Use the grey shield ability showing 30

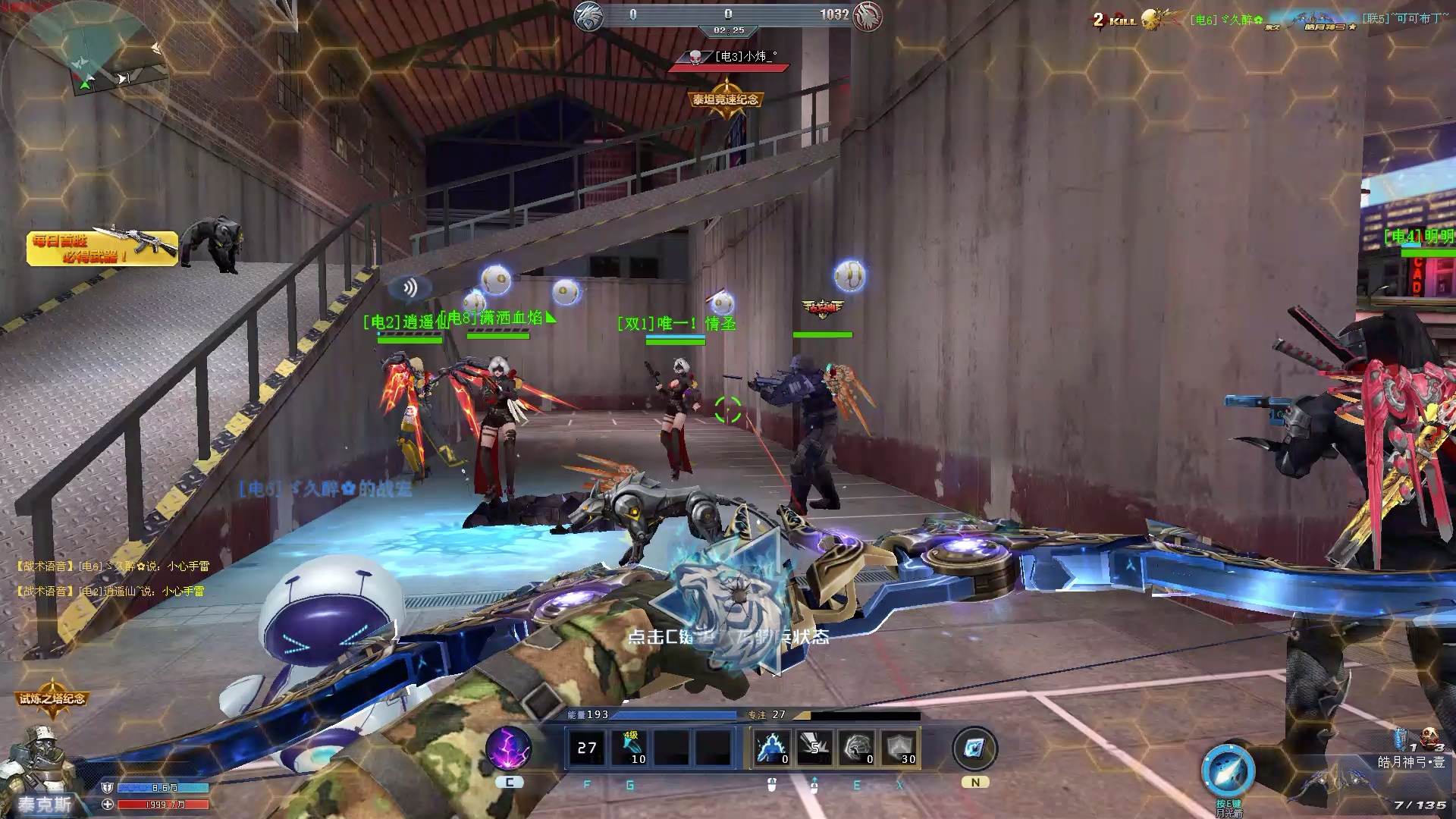[899, 748]
